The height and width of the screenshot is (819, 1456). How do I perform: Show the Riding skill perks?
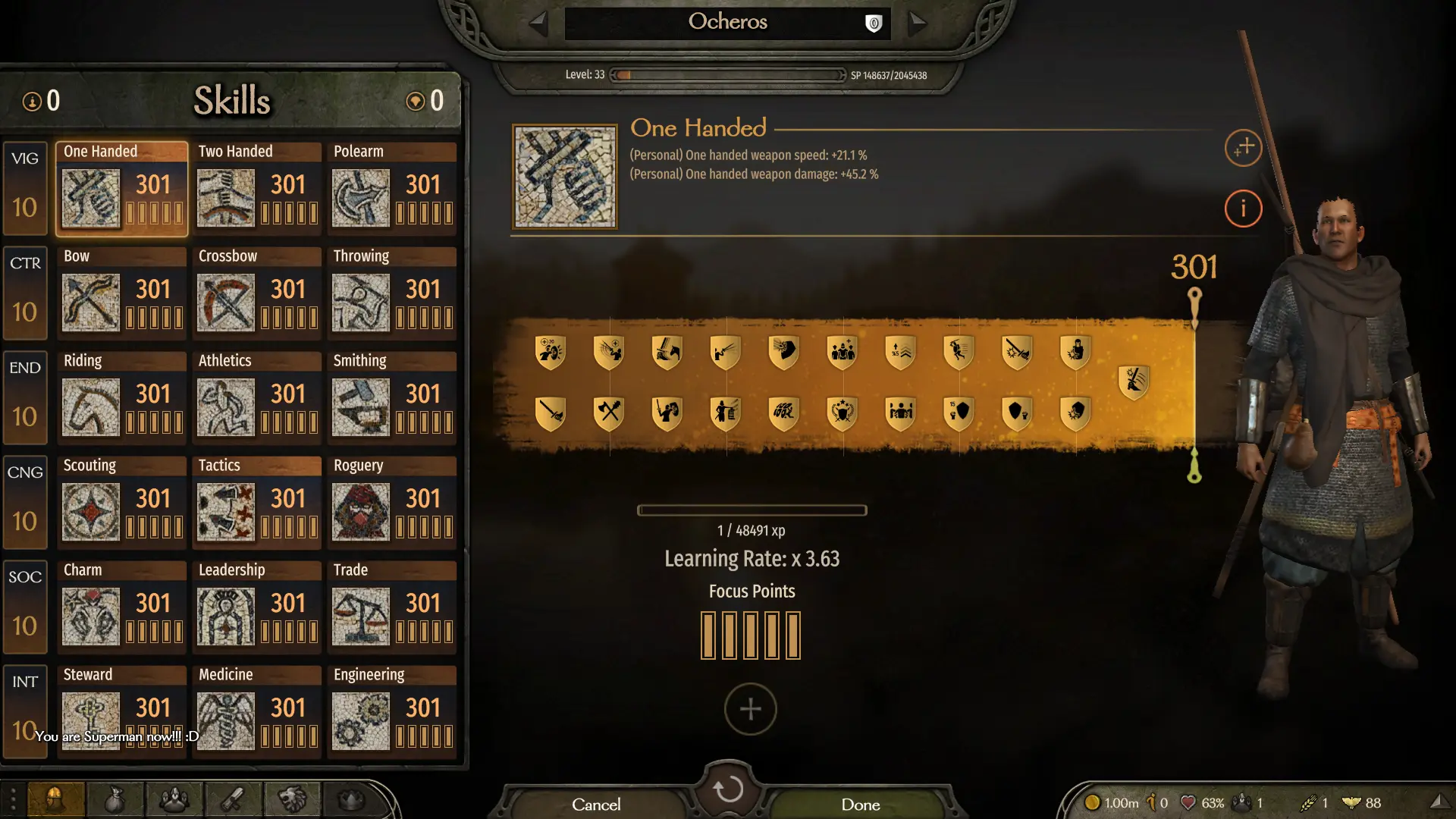coord(121,397)
